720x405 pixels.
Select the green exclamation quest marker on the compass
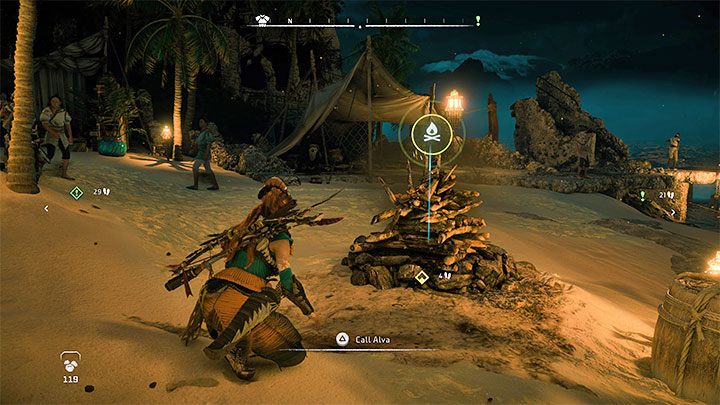pyautogui.click(x=479, y=20)
